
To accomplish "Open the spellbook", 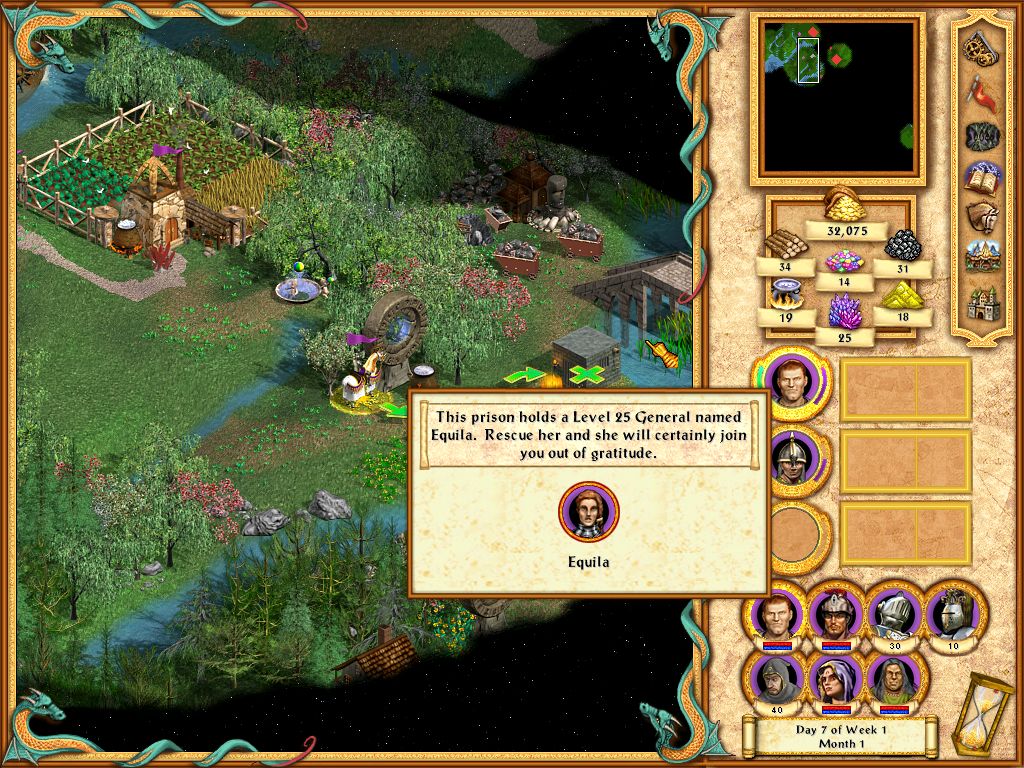I will tap(981, 178).
